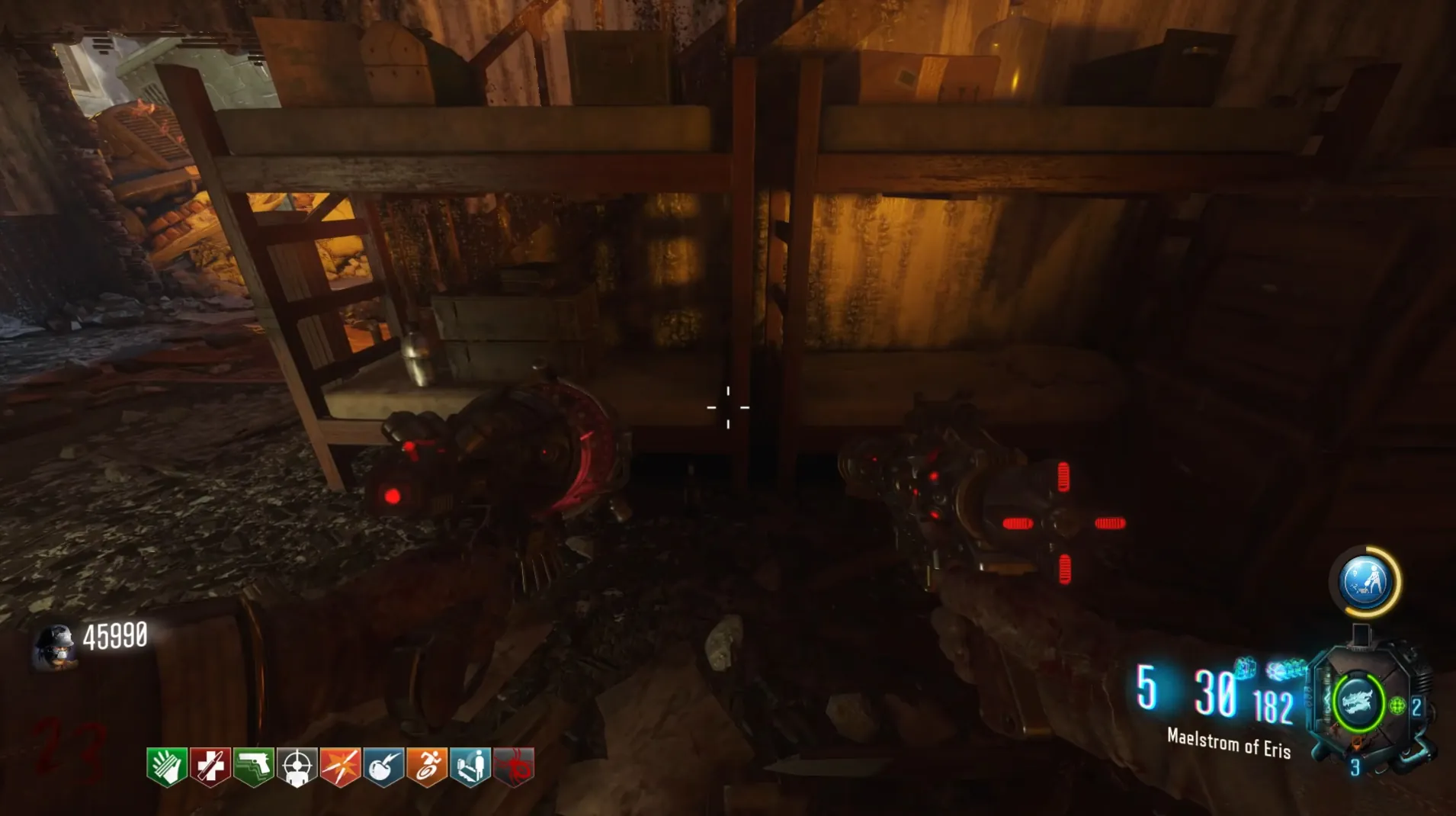
Task: Select the orange Double Tap perk icon
Action: (x=341, y=766)
